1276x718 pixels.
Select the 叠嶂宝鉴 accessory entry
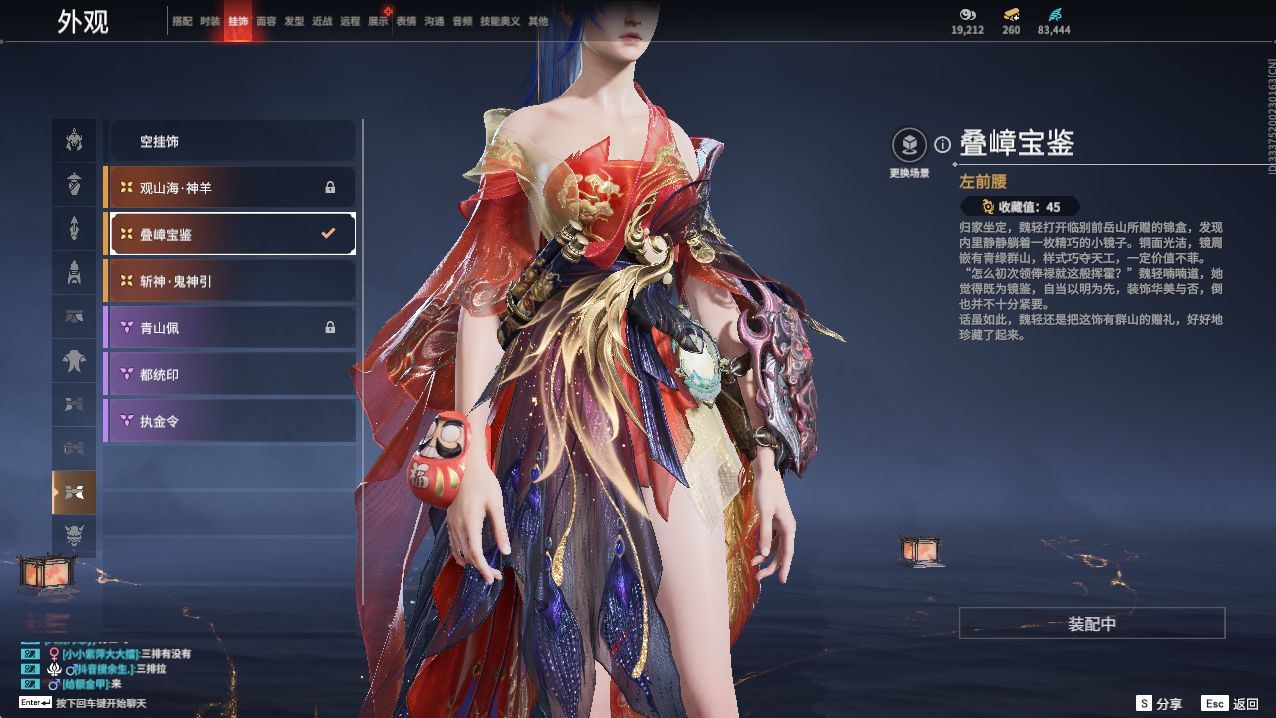coord(230,234)
